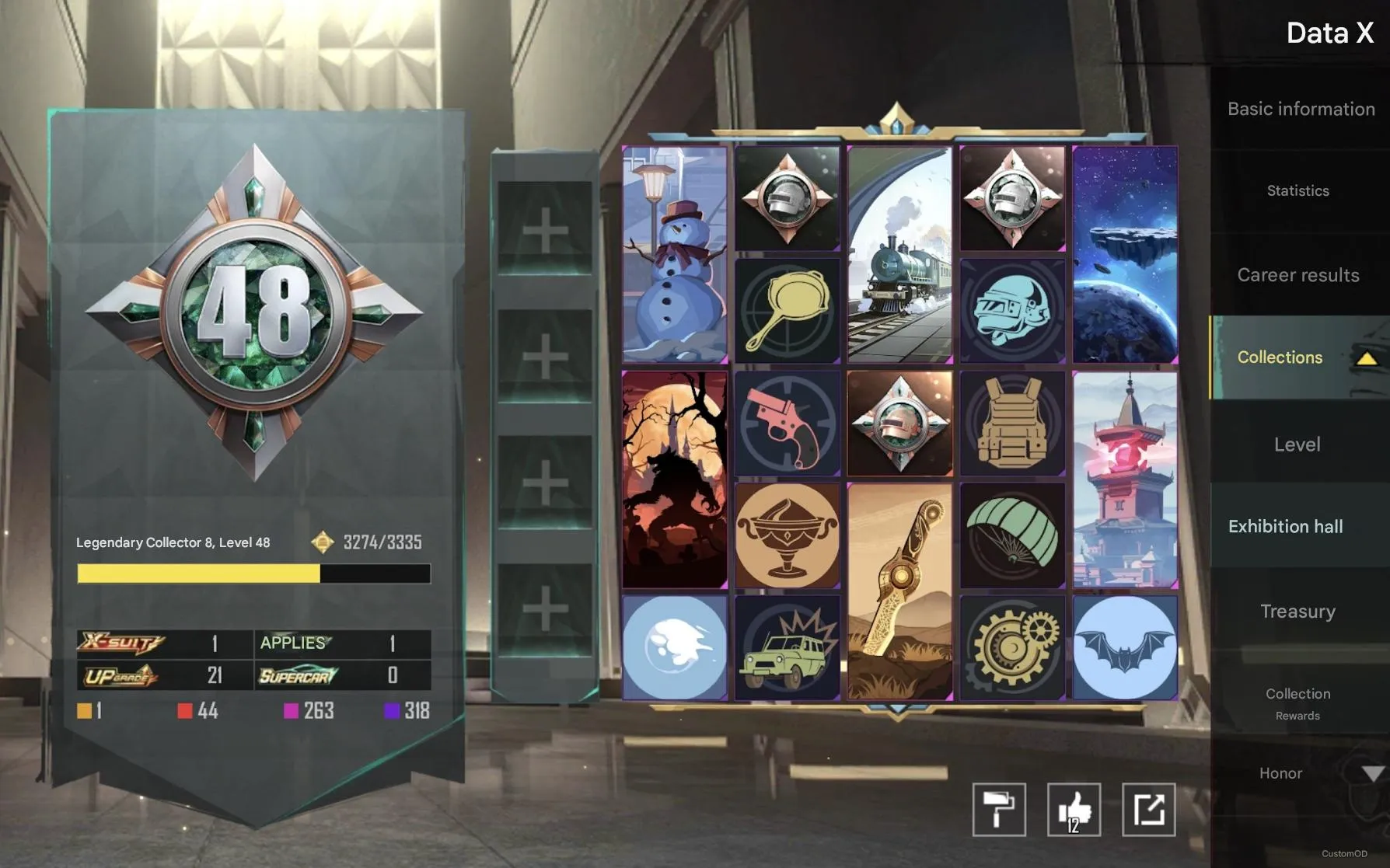Open the paint roller customization tool
Image resolution: width=1390 pixels, height=868 pixels.
(x=999, y=810)
